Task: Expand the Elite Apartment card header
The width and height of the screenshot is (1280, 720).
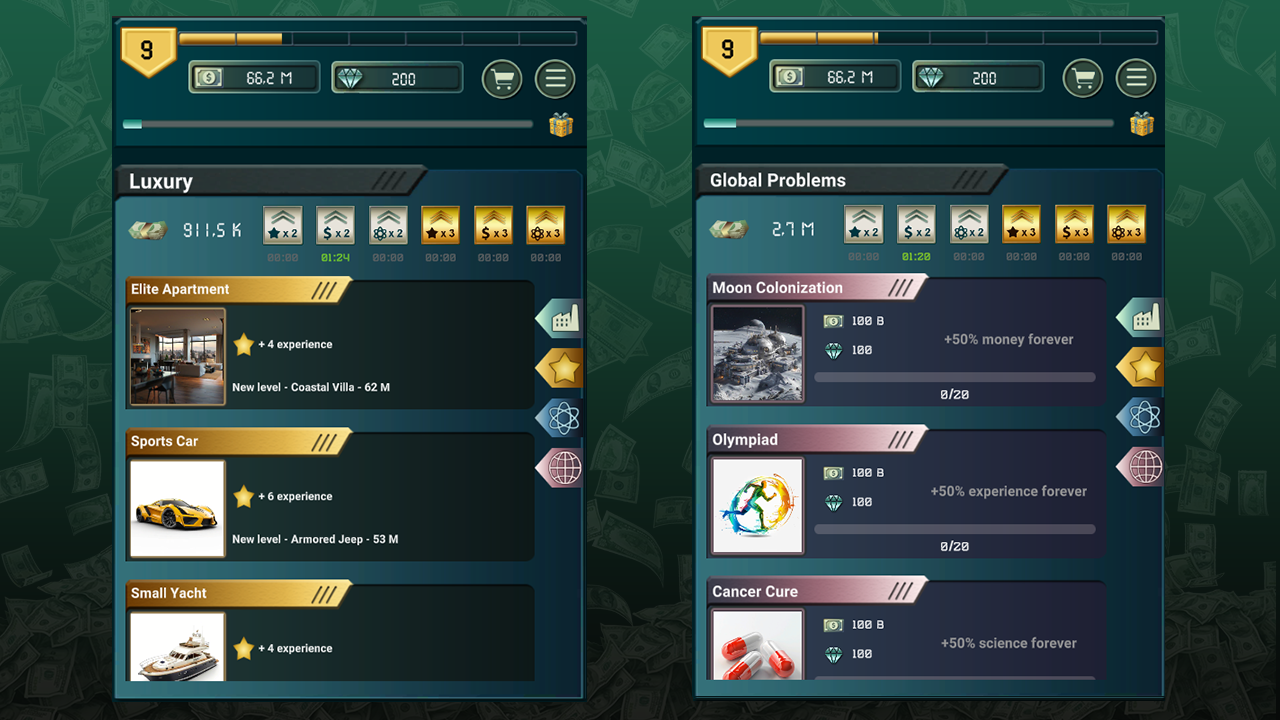Action: [x=230, y=289]
